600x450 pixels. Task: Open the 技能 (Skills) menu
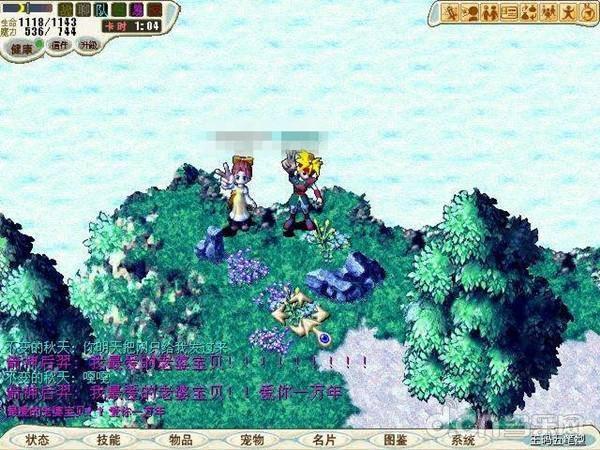click(108, 439)
